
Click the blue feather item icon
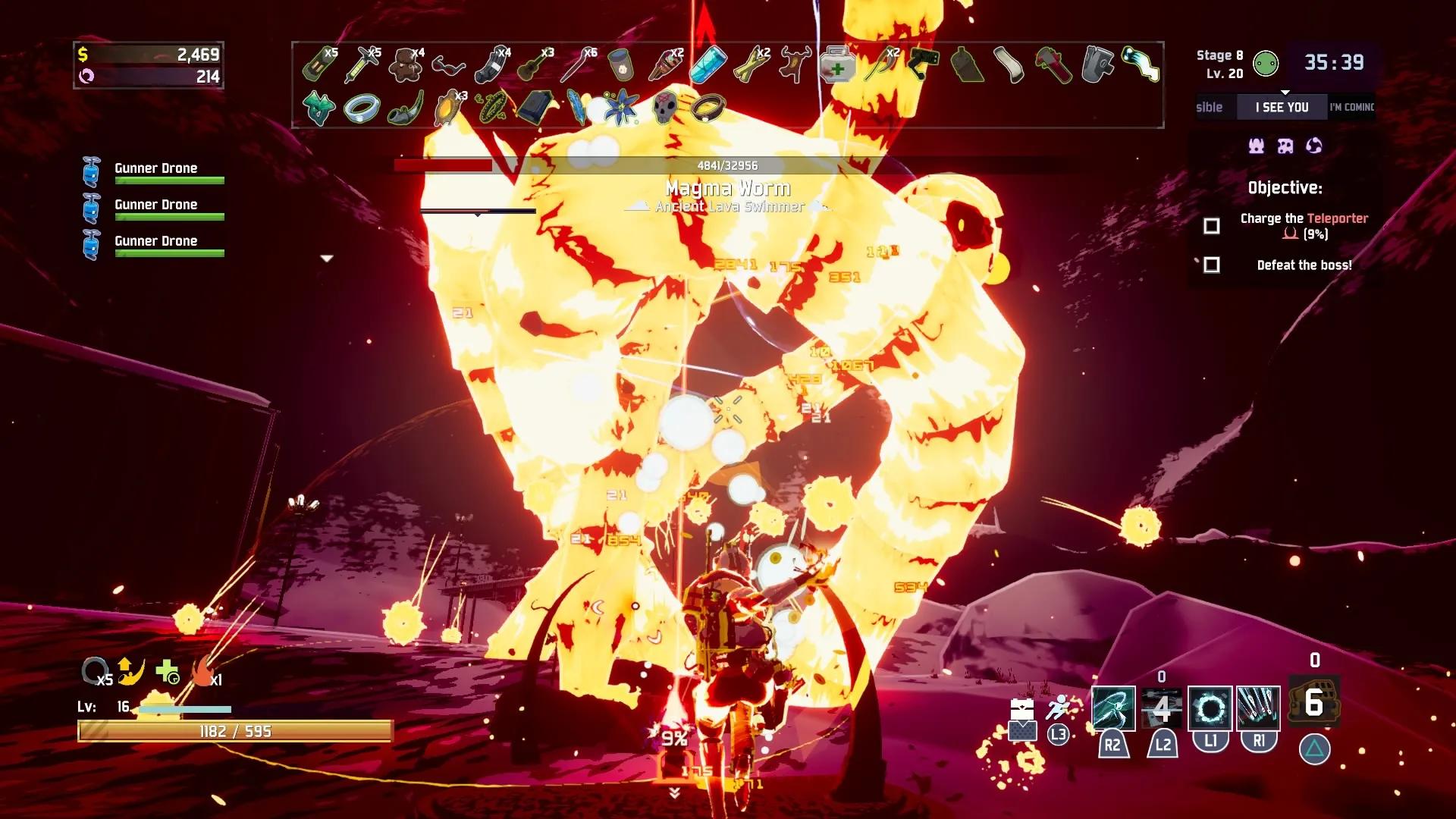click(x=577, y=107)
